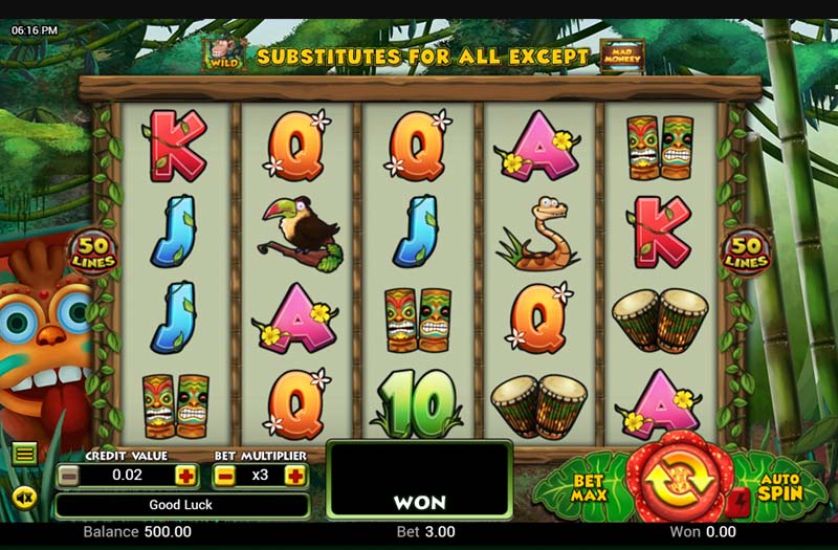Toggle the sound speaker icon

click(x=25, y=496)
